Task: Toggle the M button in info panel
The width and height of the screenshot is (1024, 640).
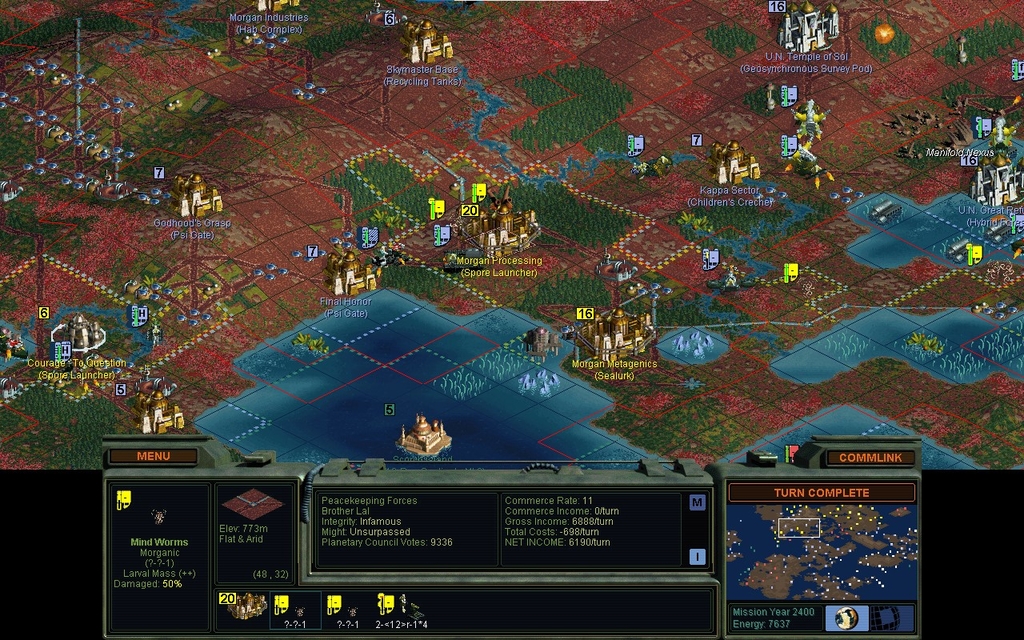Action: (x=697, y=502)
